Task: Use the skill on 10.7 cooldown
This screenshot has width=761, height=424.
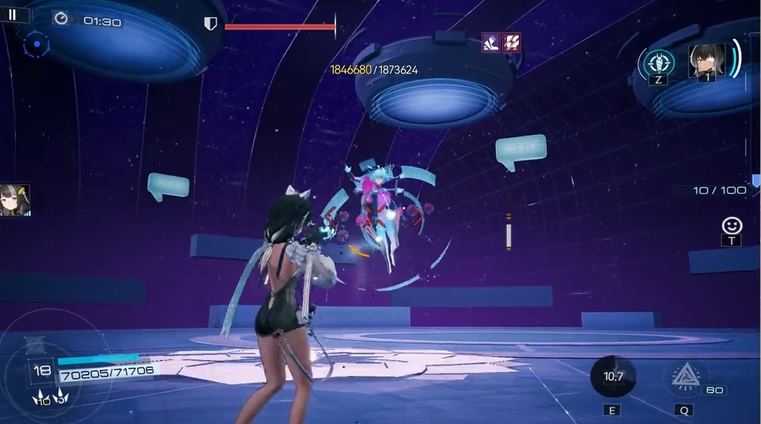Action: 612,377
